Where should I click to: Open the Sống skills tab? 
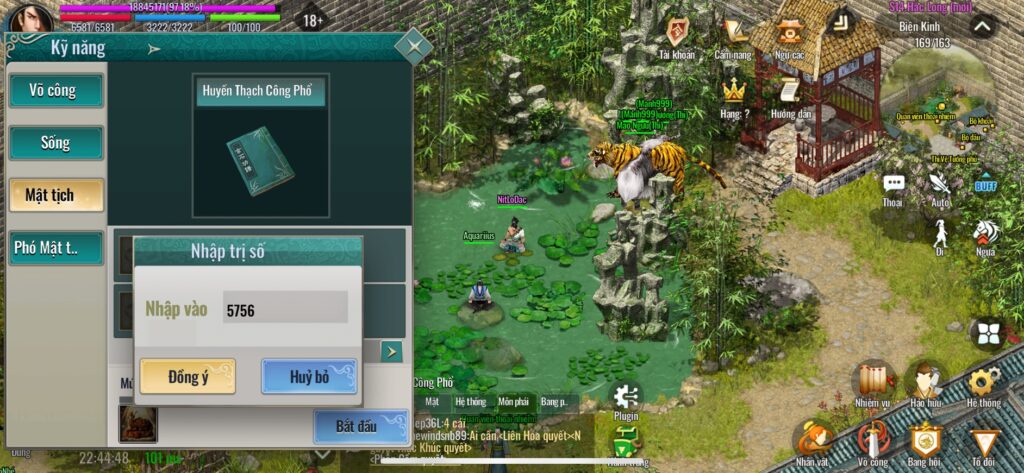pos(56,143)
